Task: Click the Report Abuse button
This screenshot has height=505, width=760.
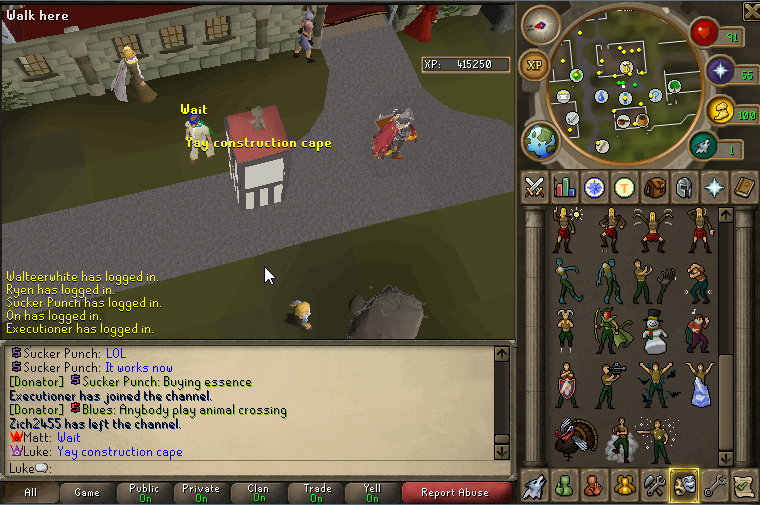Action: point(455,492)
